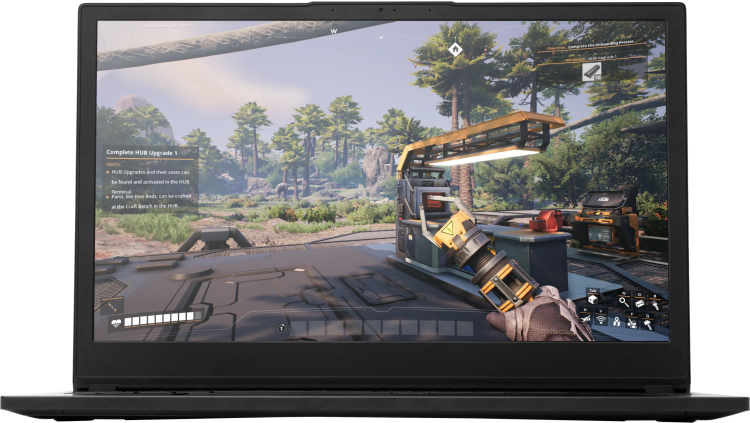Image resolution: width=750 pixels, height=423 pixels.
Task: Open the build hammer icon
Action: point(648,324)
